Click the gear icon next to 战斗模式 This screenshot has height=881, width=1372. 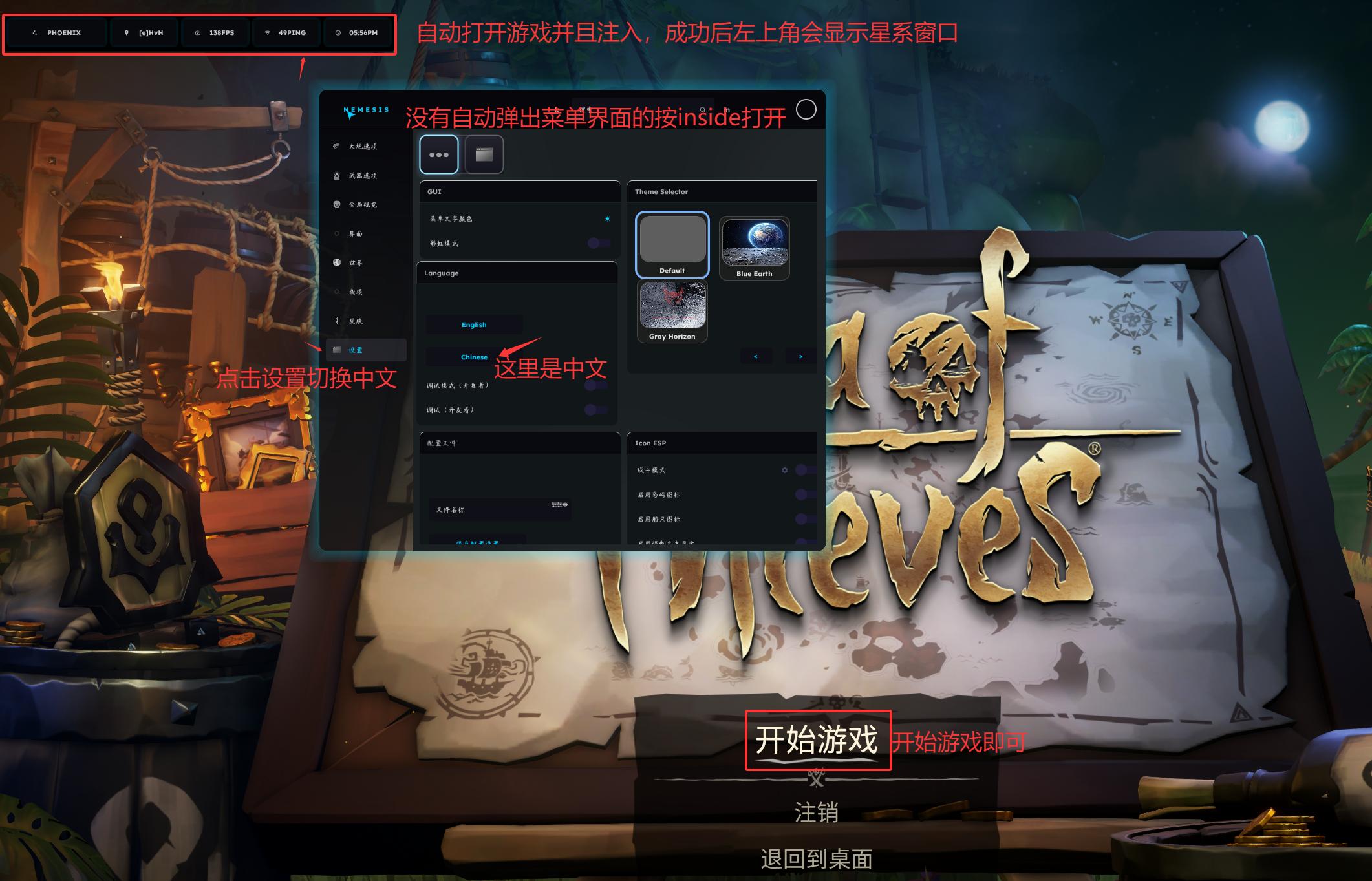785,471
